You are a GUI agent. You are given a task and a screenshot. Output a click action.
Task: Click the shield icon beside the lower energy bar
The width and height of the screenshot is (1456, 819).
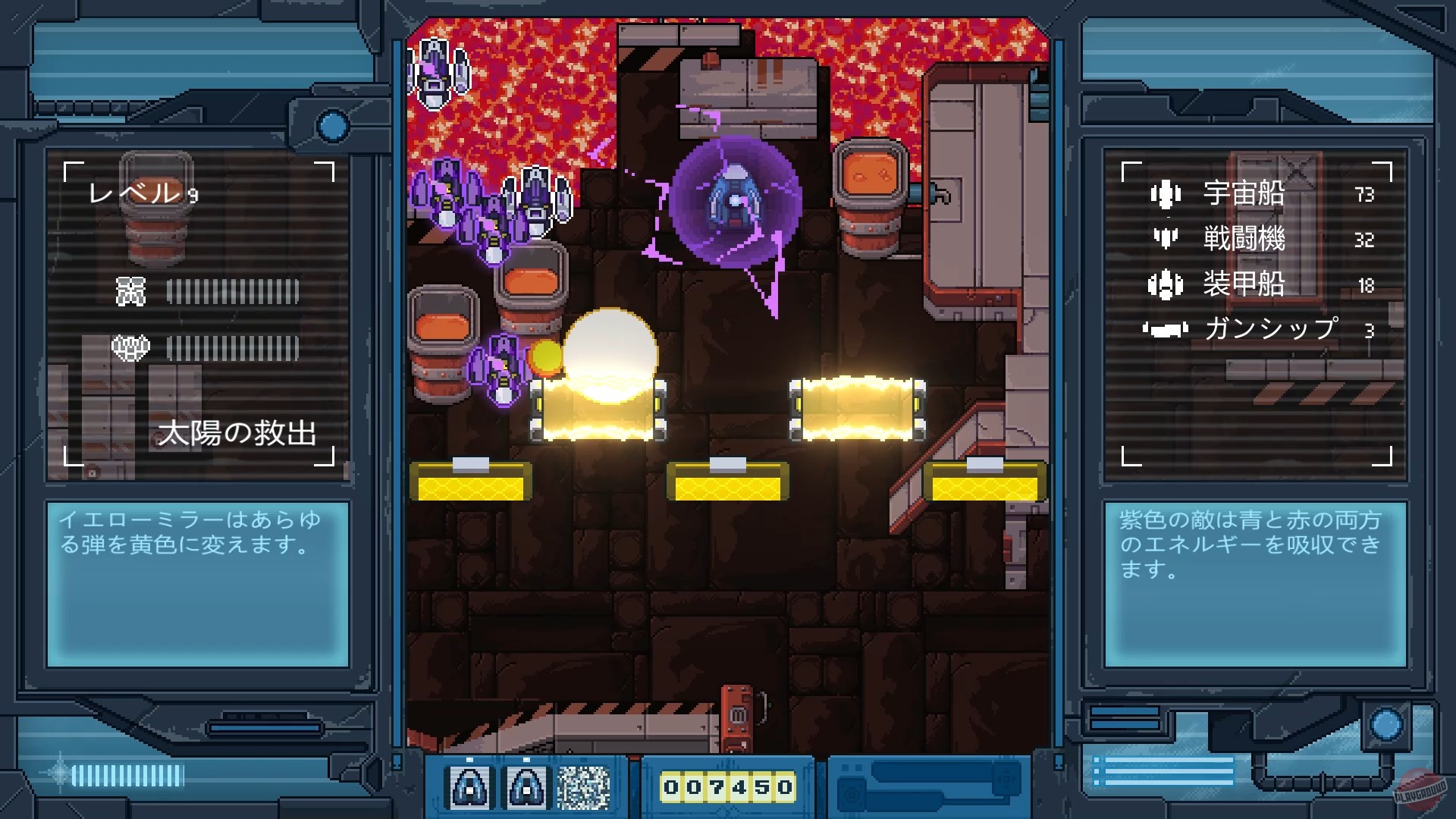point(130,347)
